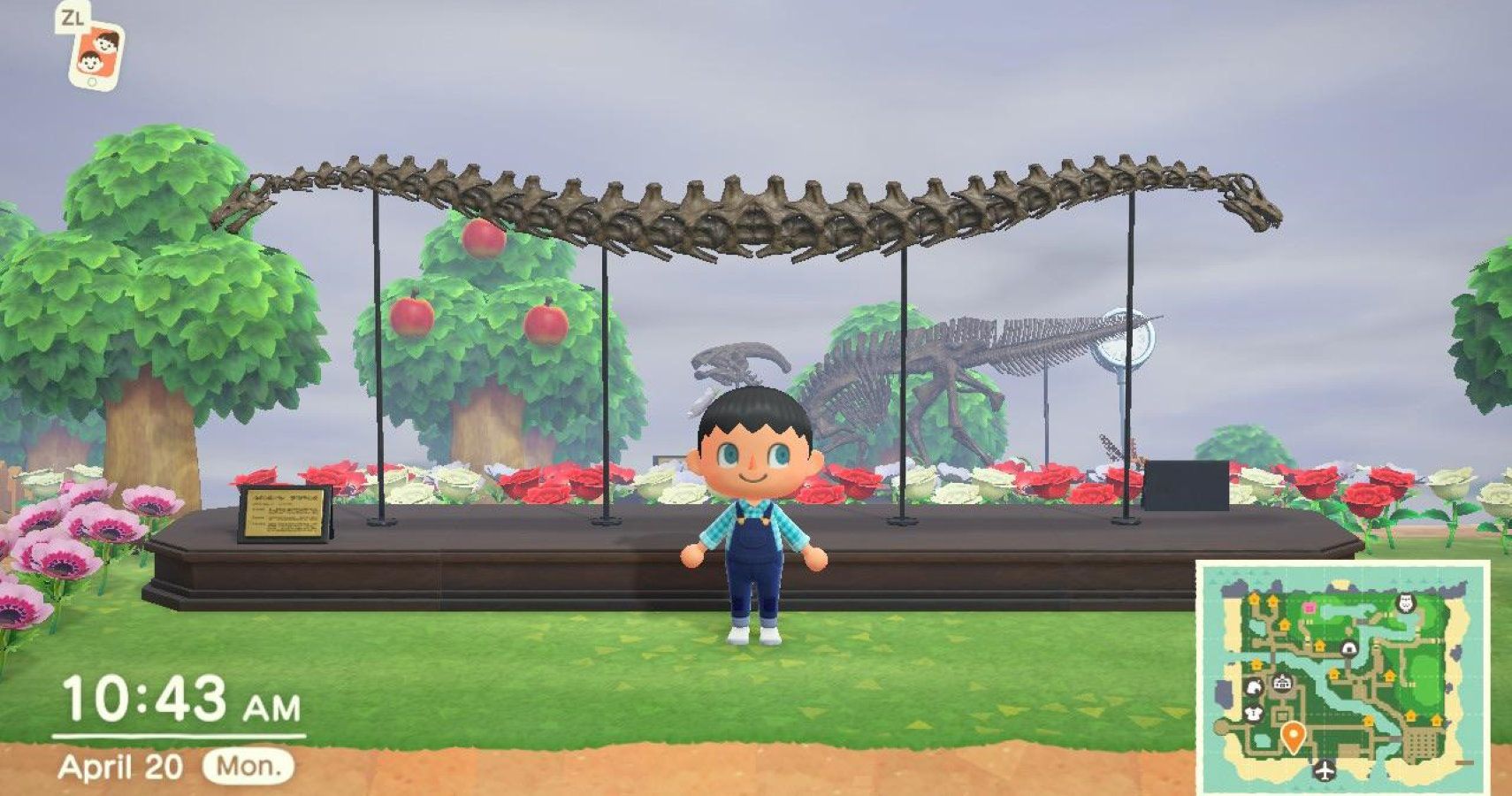
Task: Select the Able Sisters shirt icon
Action: click(x=1253, y=715)
